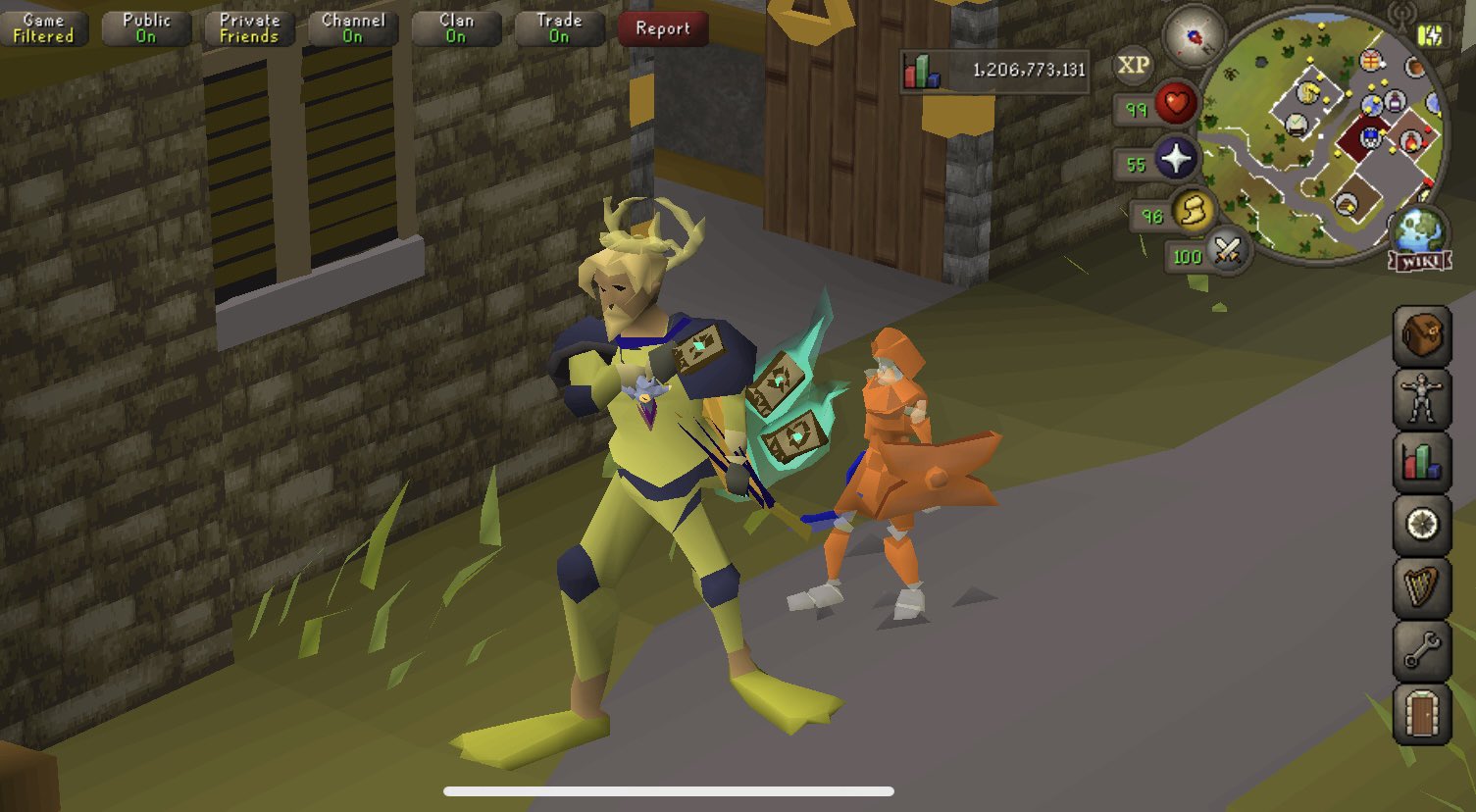Open the settings wrench menu

tap(1420, 646)
